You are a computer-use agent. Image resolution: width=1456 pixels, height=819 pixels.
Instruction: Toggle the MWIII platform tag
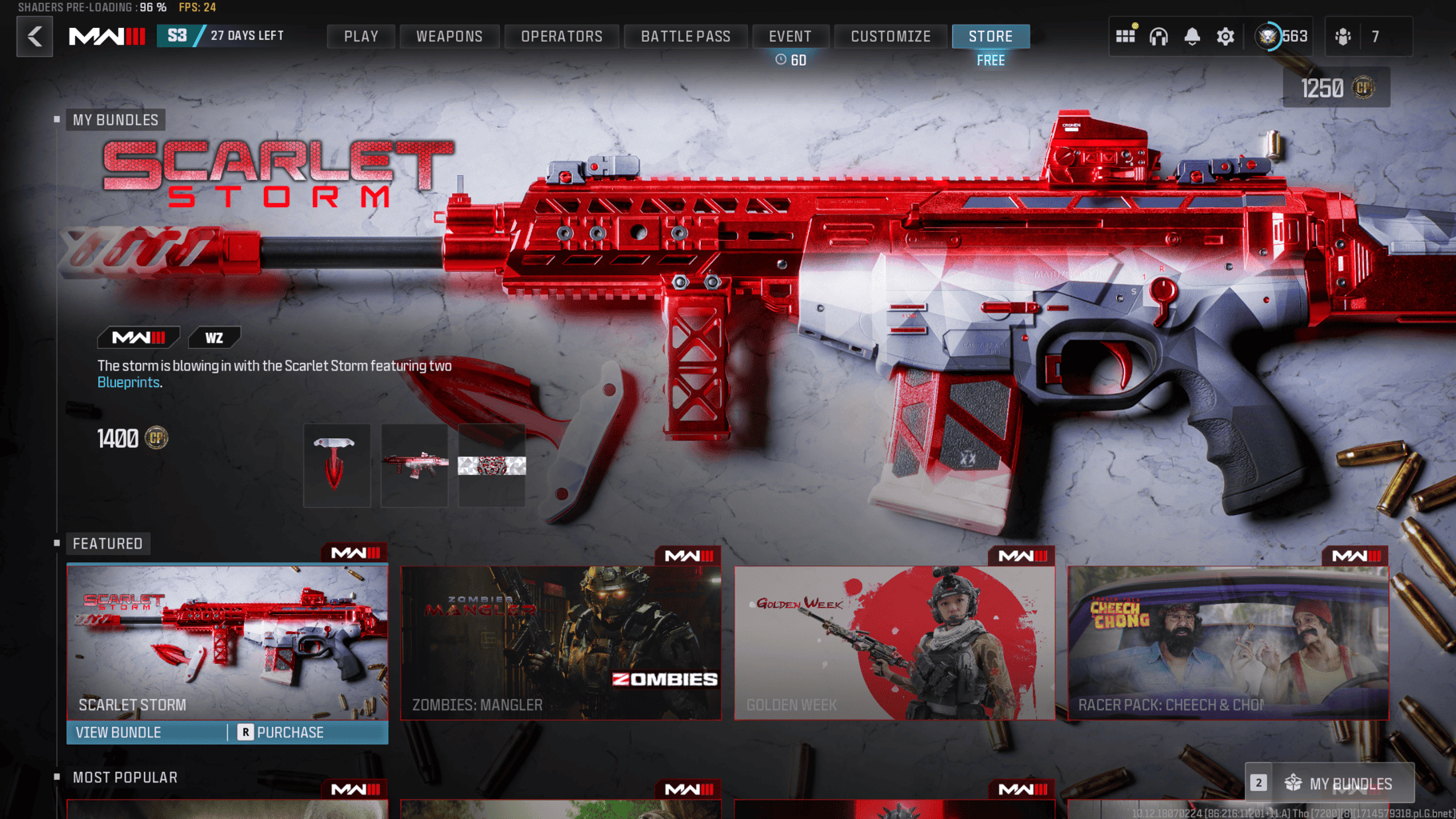coord(138,337)
